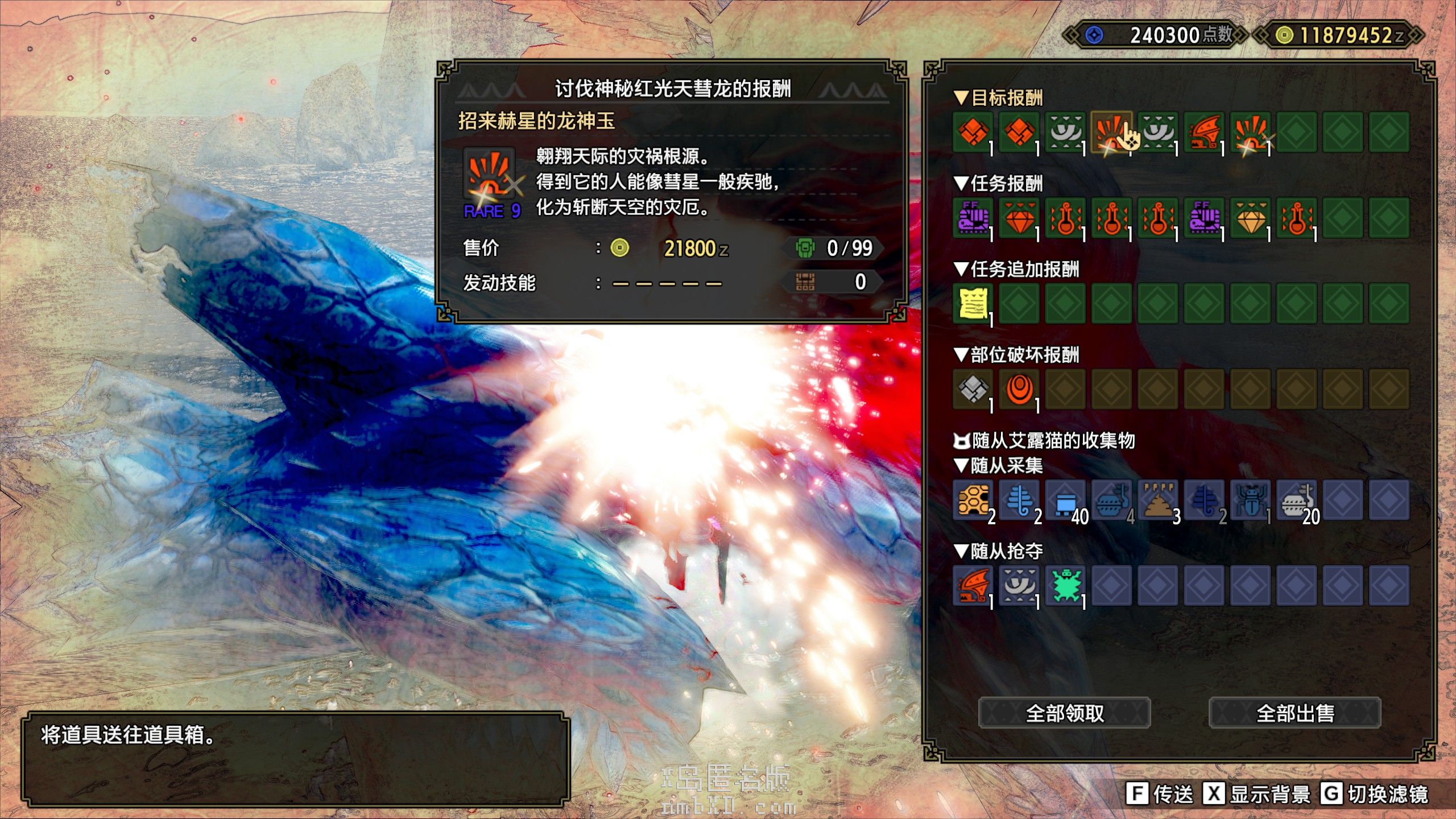Claim all rewards with 全部领取
Image resolution: width=1456 pixels, height=819 pixels.
1064,713
